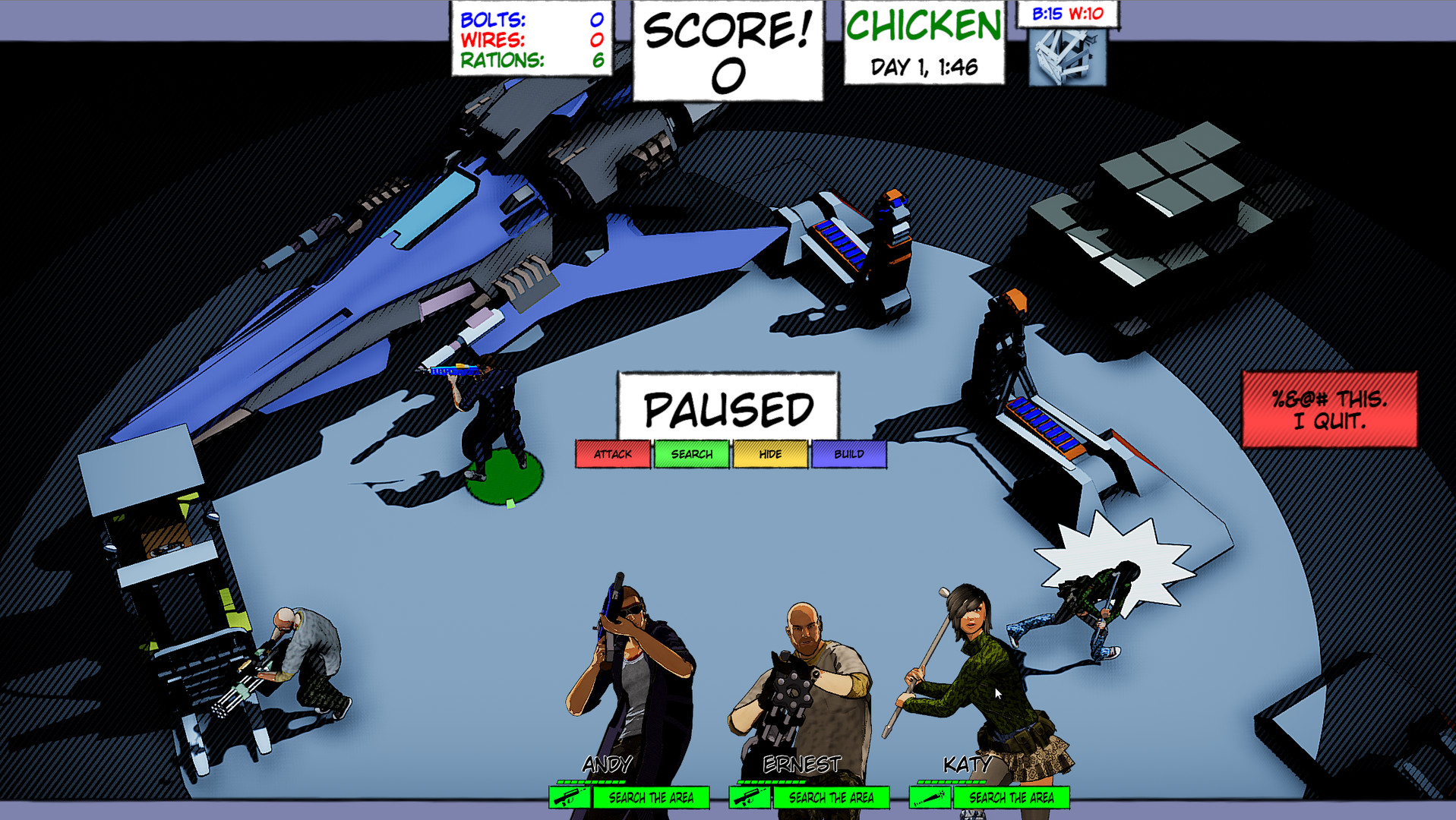
Task: Click the RATIONS resource counter
Action: (530, 62)
